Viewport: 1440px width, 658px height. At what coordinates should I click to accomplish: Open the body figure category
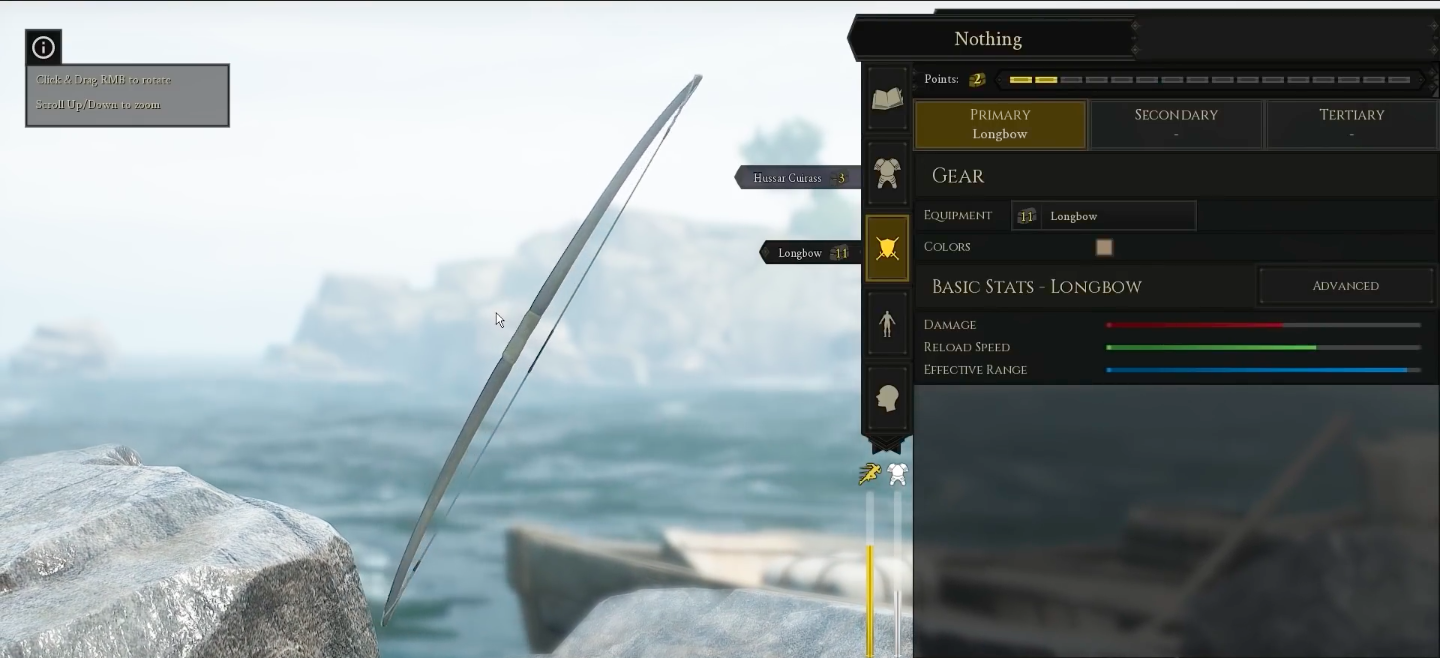pyautogui.click(x=887, y=323)
